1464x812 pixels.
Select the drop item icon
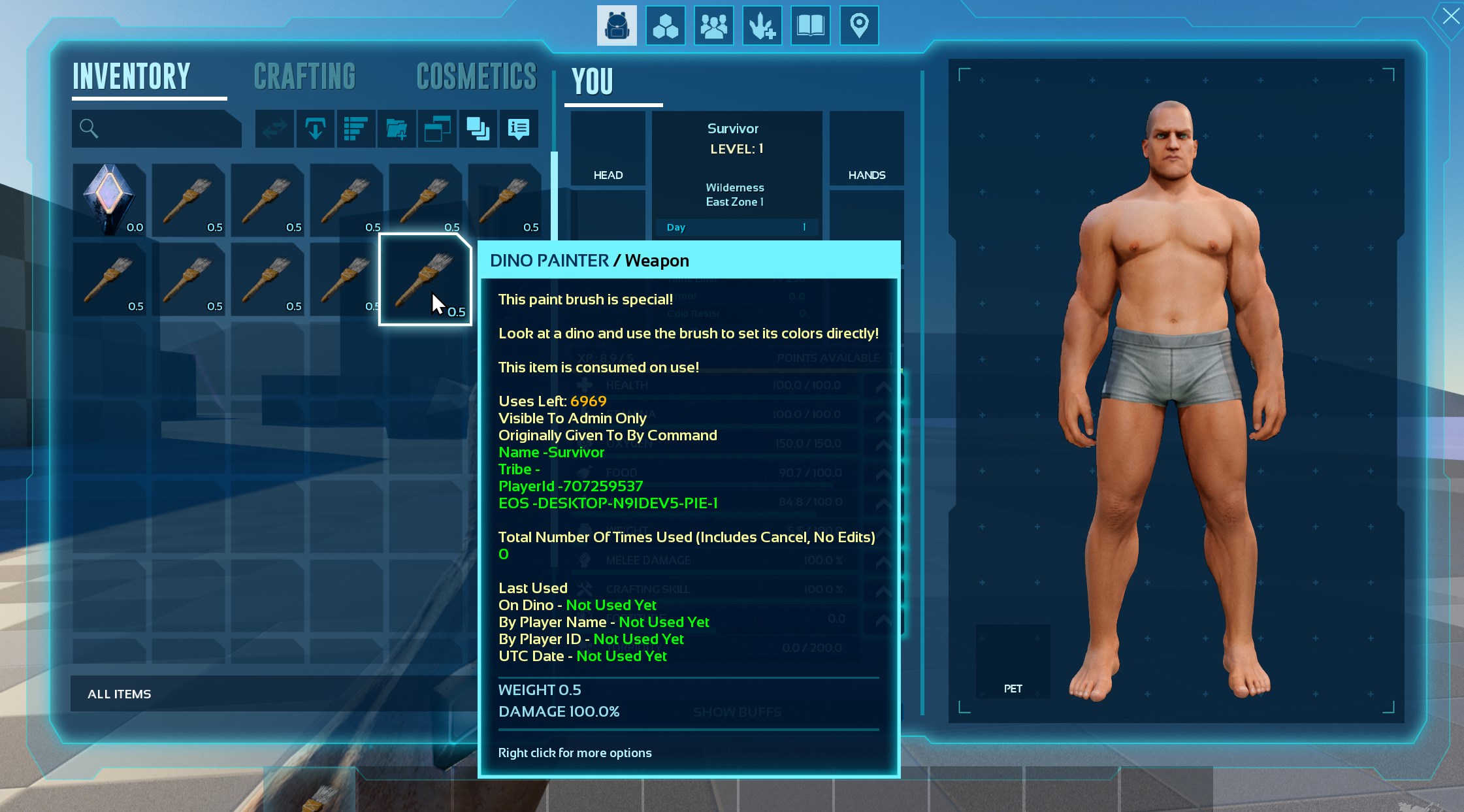[x=315, y=129]
